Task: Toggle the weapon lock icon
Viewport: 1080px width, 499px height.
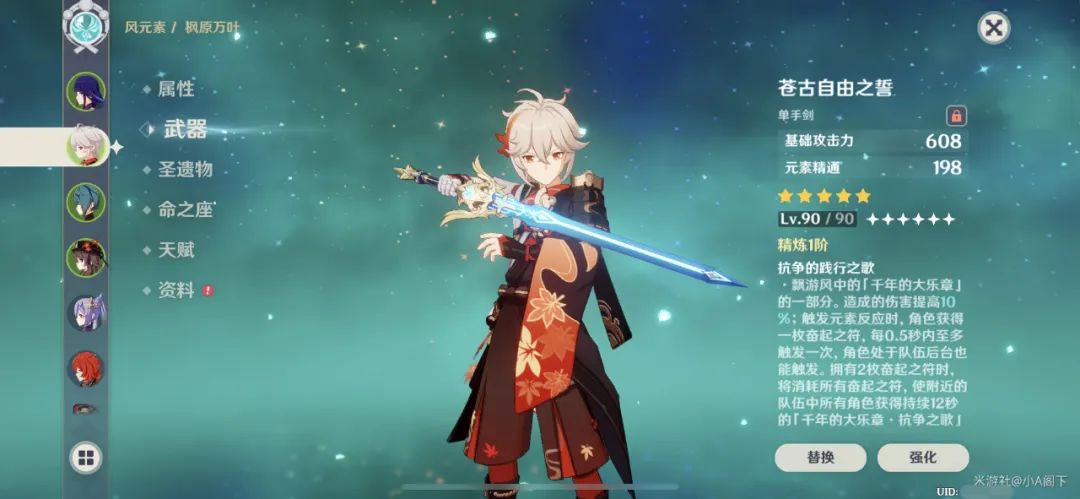Action: point(956,116)
